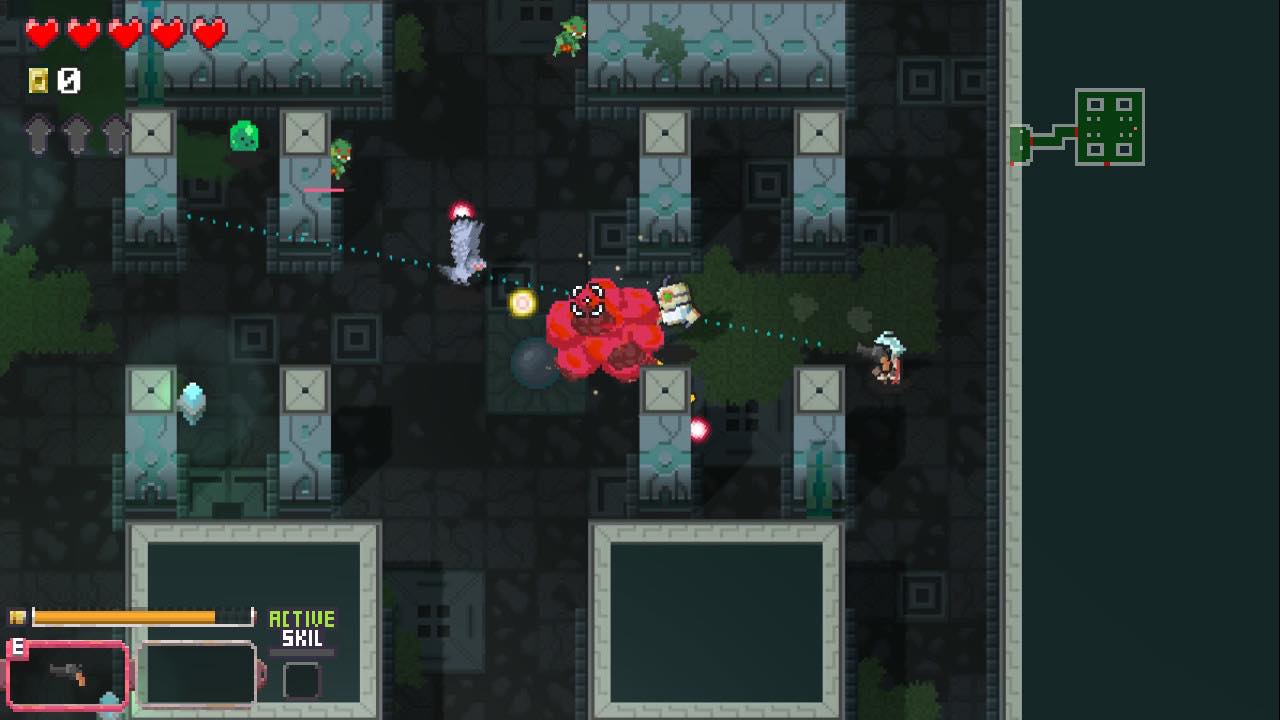Viewport: 1280px width, 720px height.
Task: Select the revolver weapon slot
Action: click(68, 675)
